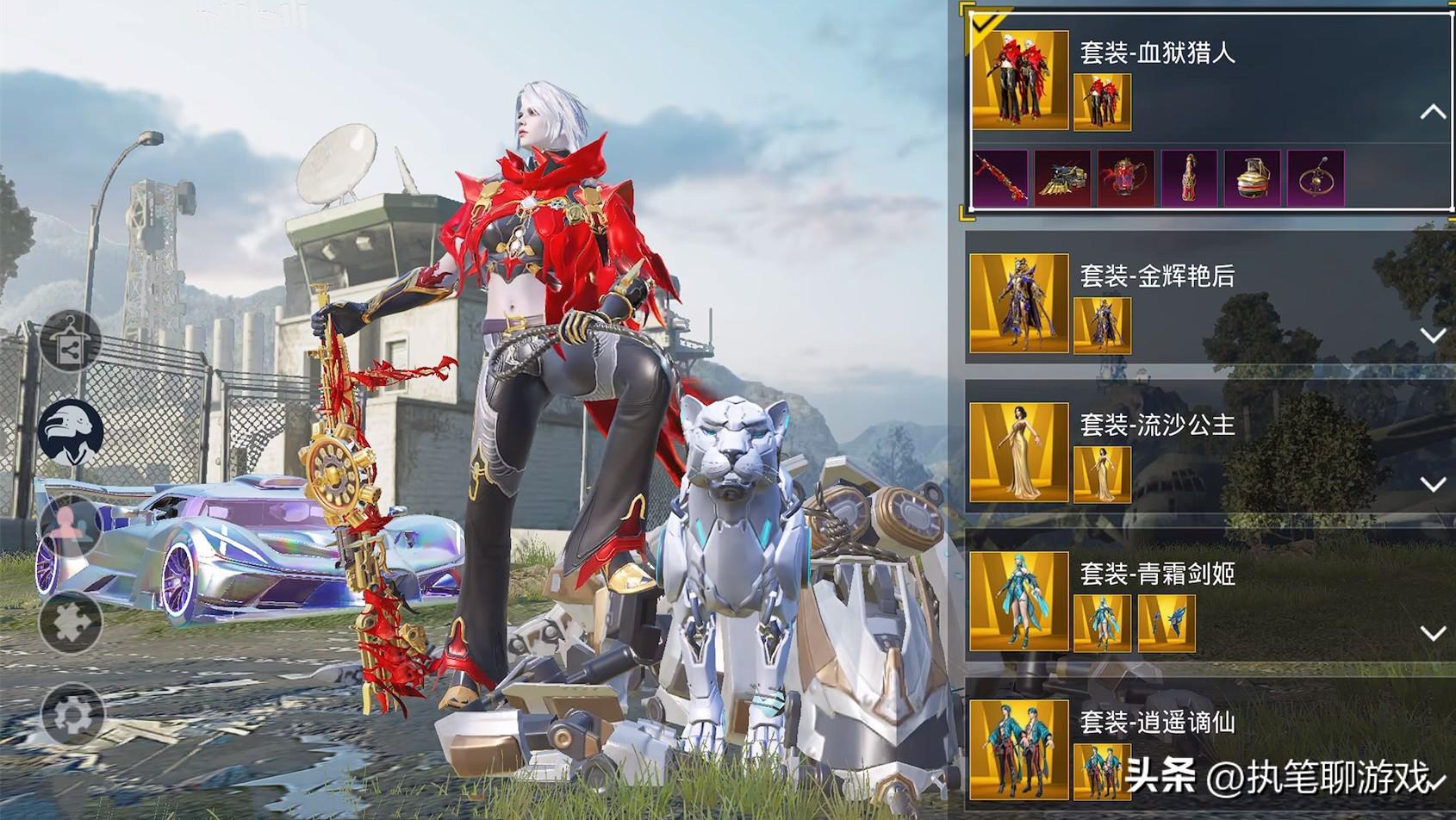This screenshot has height=820, width=1456.
Task: Open the 金辉艳后 outfit set
Action: coord(1019,303)
